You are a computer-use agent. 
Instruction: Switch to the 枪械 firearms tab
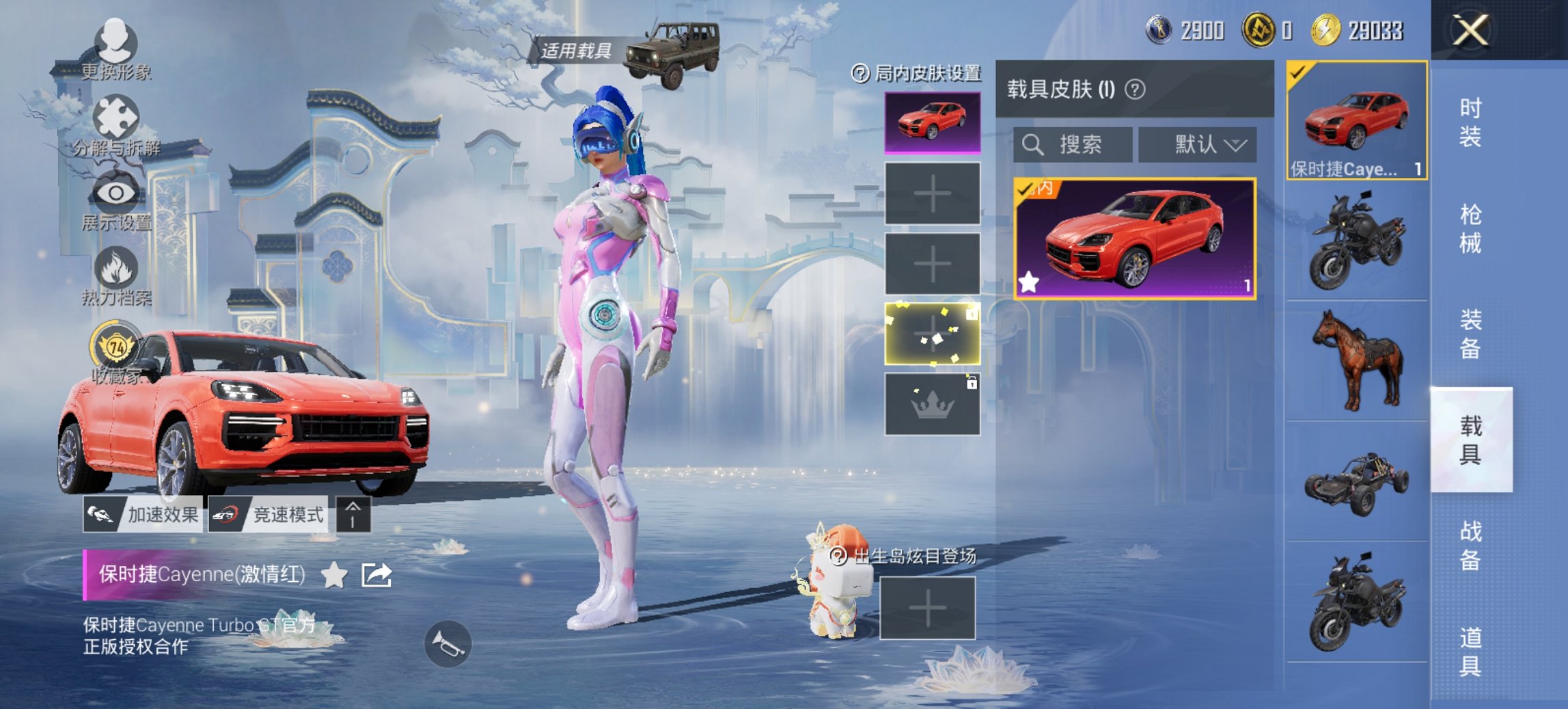pos(1470,228)
